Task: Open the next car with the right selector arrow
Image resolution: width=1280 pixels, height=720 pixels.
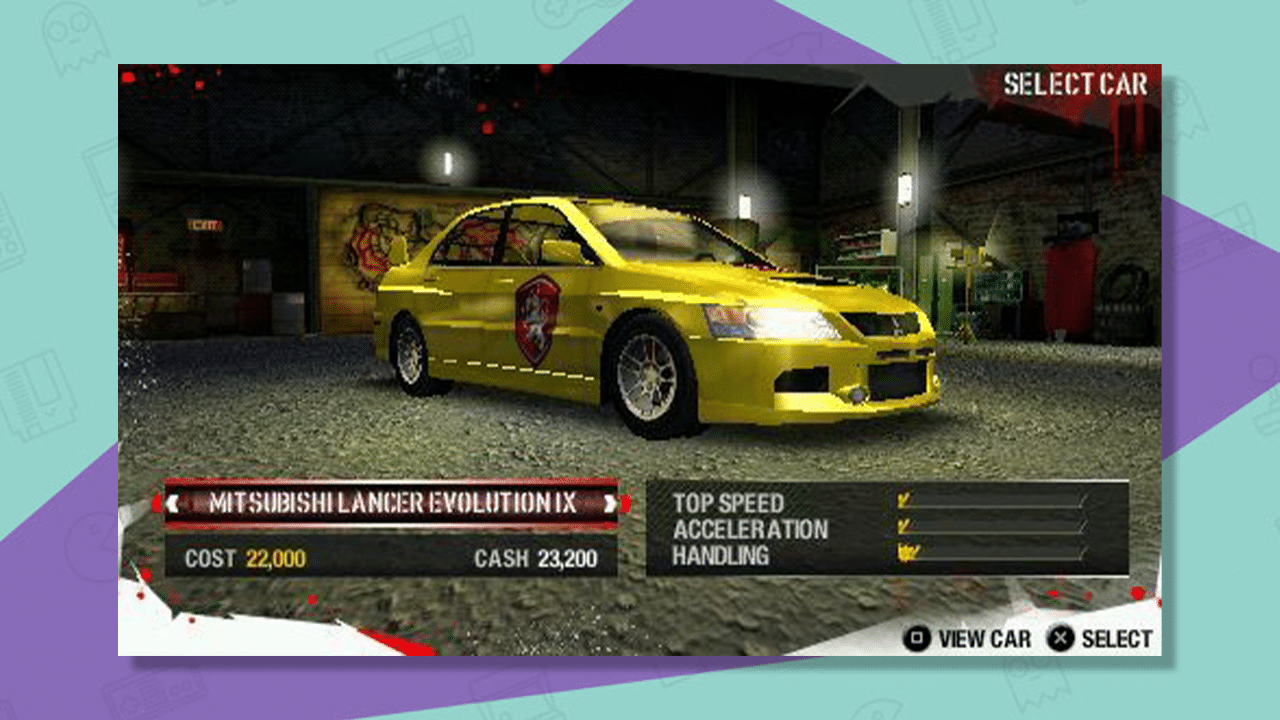Action: [x=612, y=504]
